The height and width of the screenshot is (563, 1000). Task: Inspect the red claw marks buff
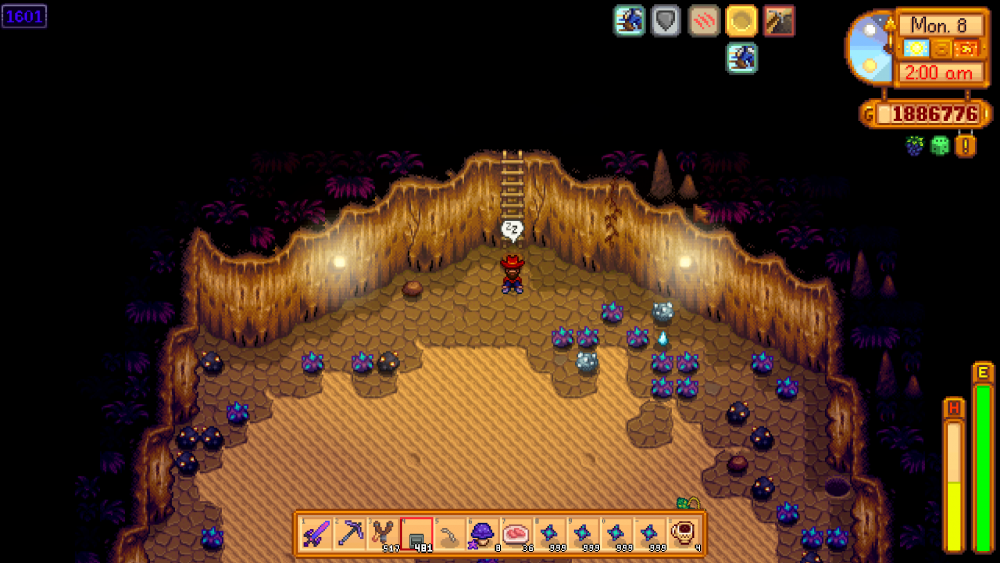(x=704, y=21)
